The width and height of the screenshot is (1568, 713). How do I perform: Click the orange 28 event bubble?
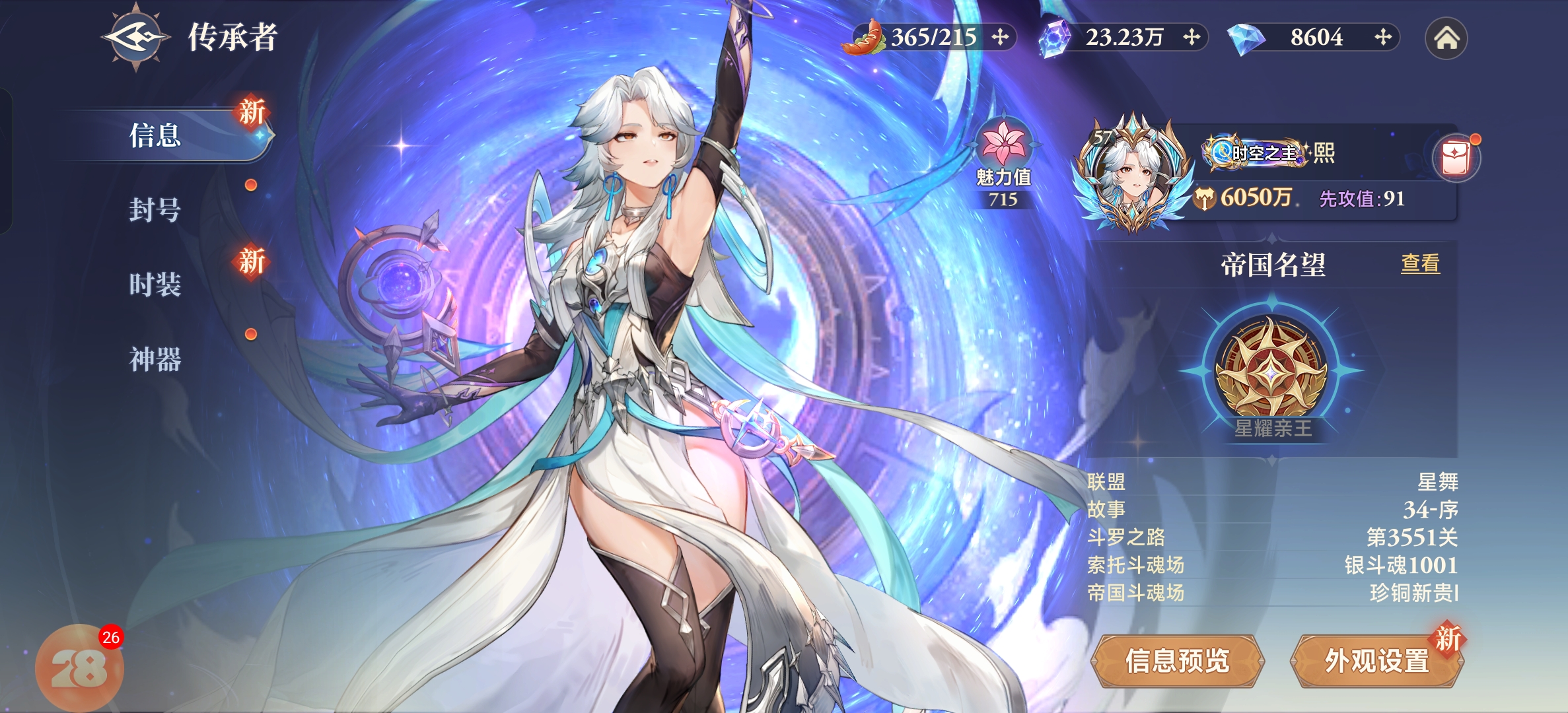pyautogui.click(x=79, y=668)
